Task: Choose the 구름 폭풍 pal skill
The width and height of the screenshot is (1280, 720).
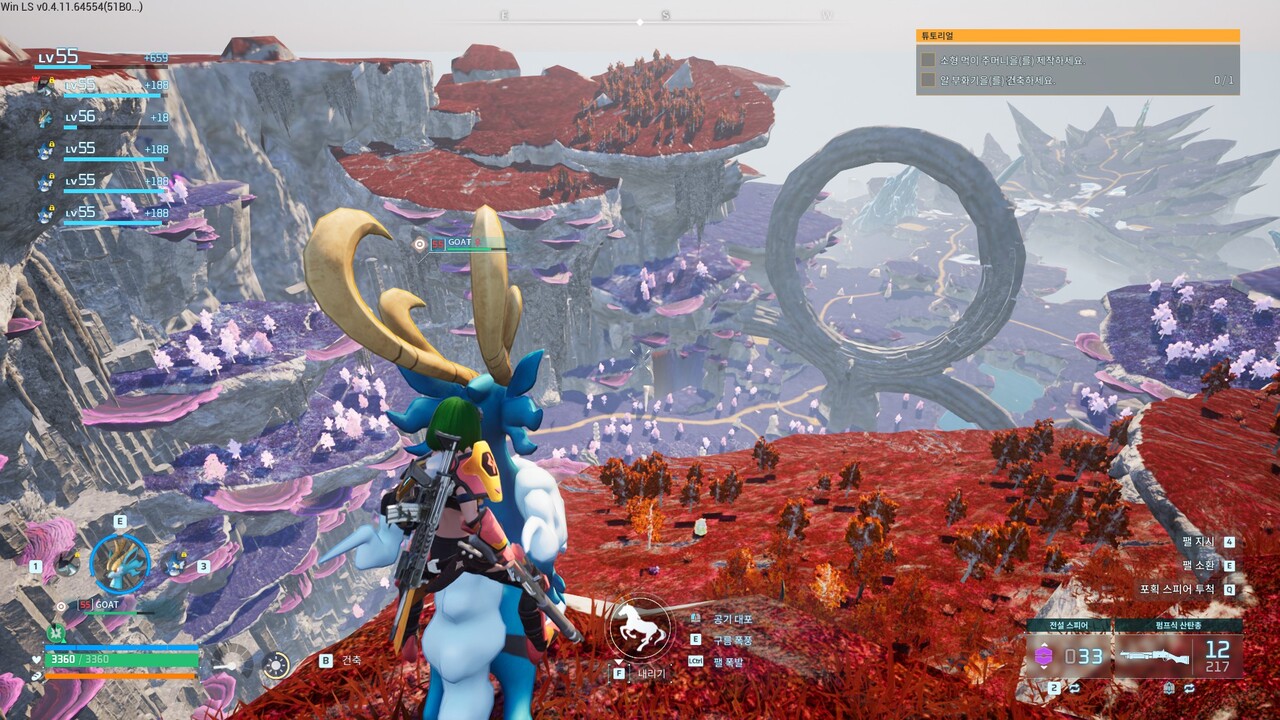Action: pos(734,640)
